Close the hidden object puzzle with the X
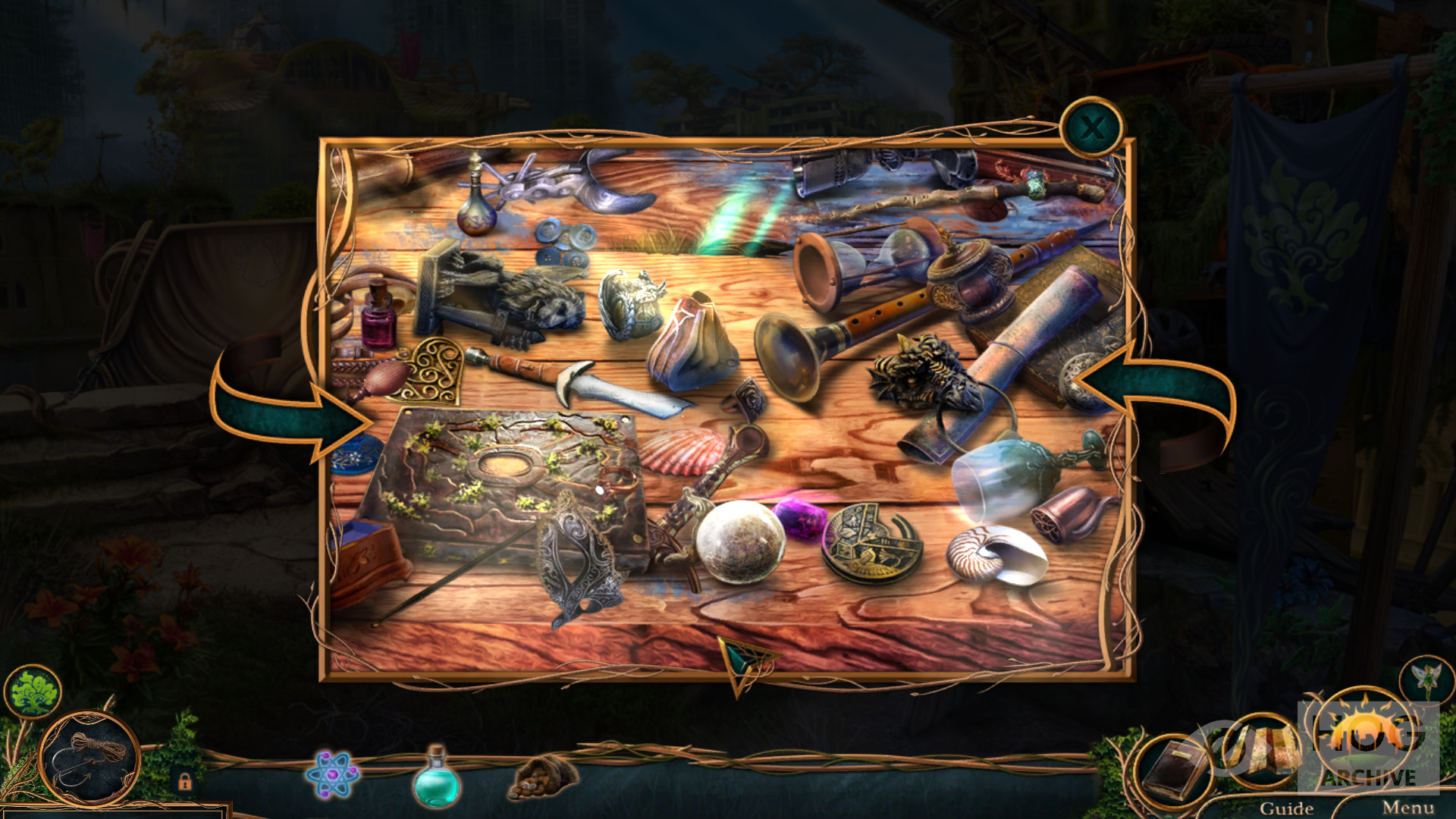This screenshot has height=819, width=1456. [x=1091, y=128]
